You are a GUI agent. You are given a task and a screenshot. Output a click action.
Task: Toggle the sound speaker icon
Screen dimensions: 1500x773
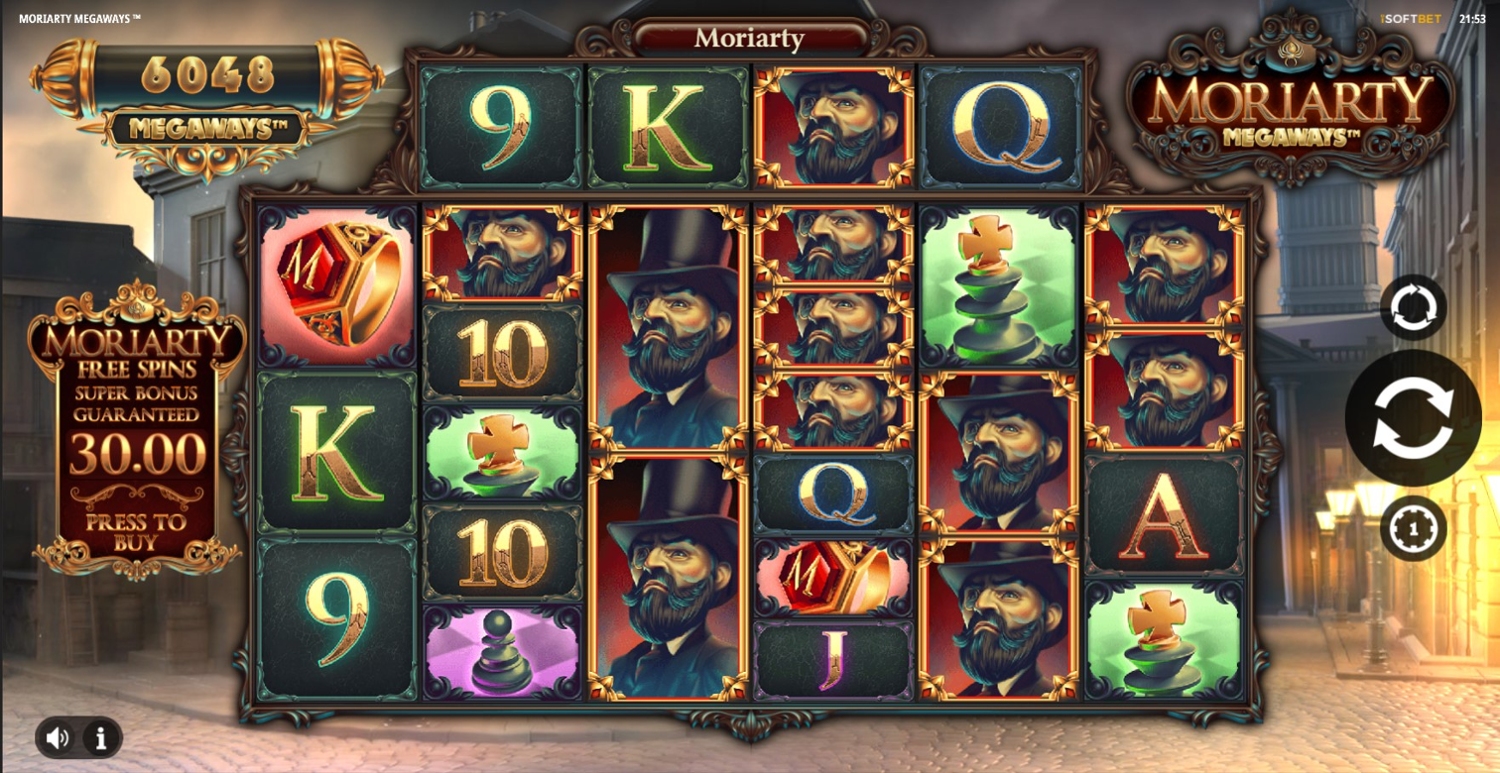58,738
